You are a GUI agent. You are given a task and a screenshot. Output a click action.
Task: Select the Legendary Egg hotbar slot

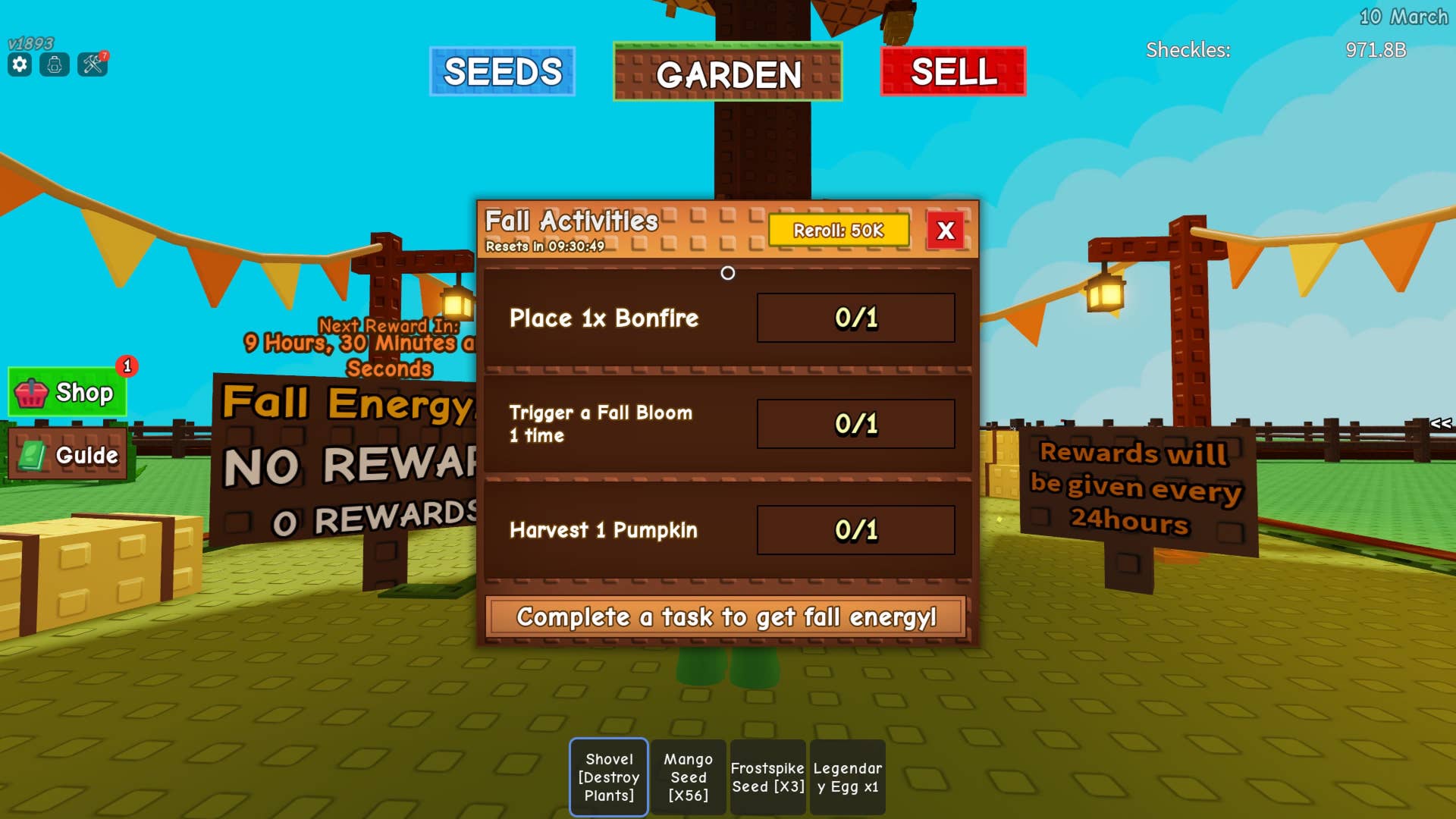tap(847, 777)
